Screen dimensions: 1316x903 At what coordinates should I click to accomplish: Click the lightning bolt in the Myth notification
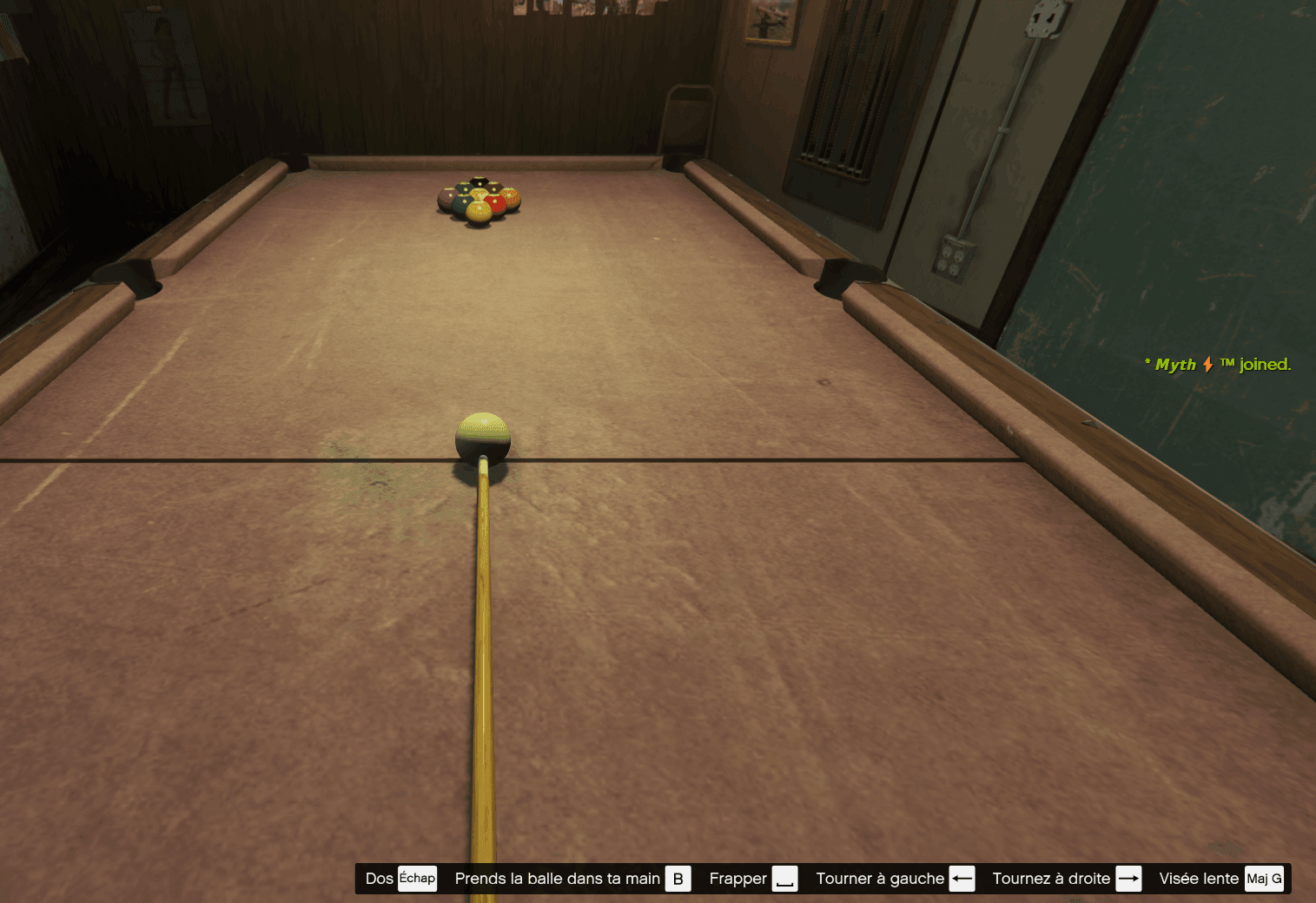tap(1209, 365)
